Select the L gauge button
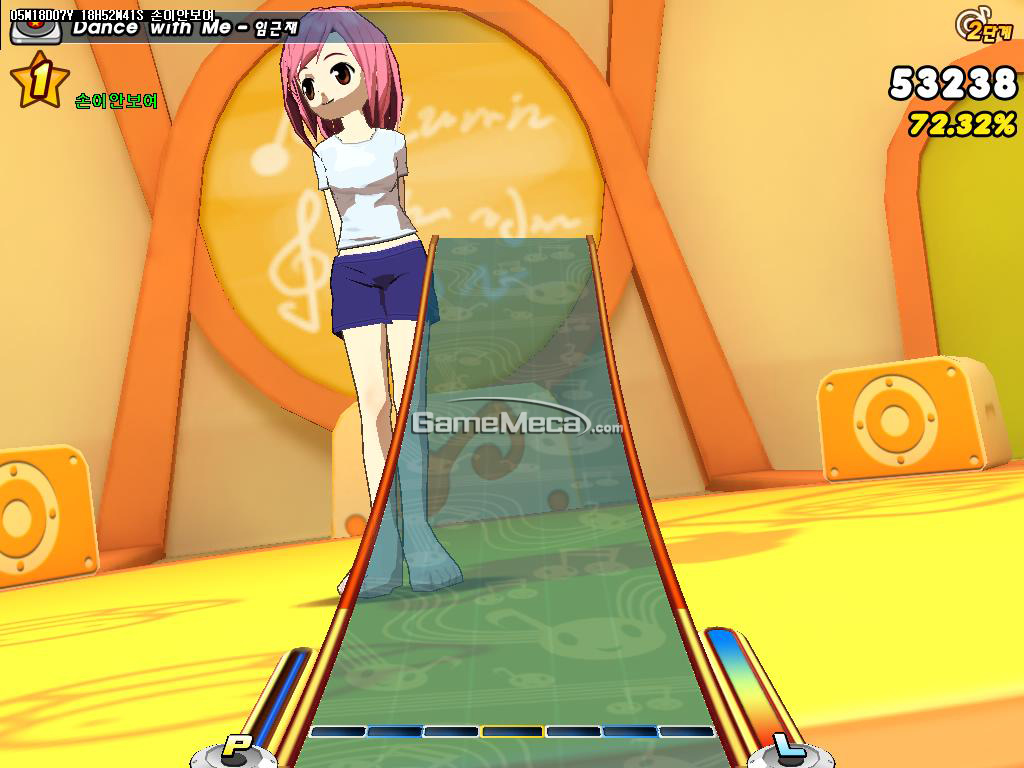The image size is (1024, 768). click(x=789, y=746)
